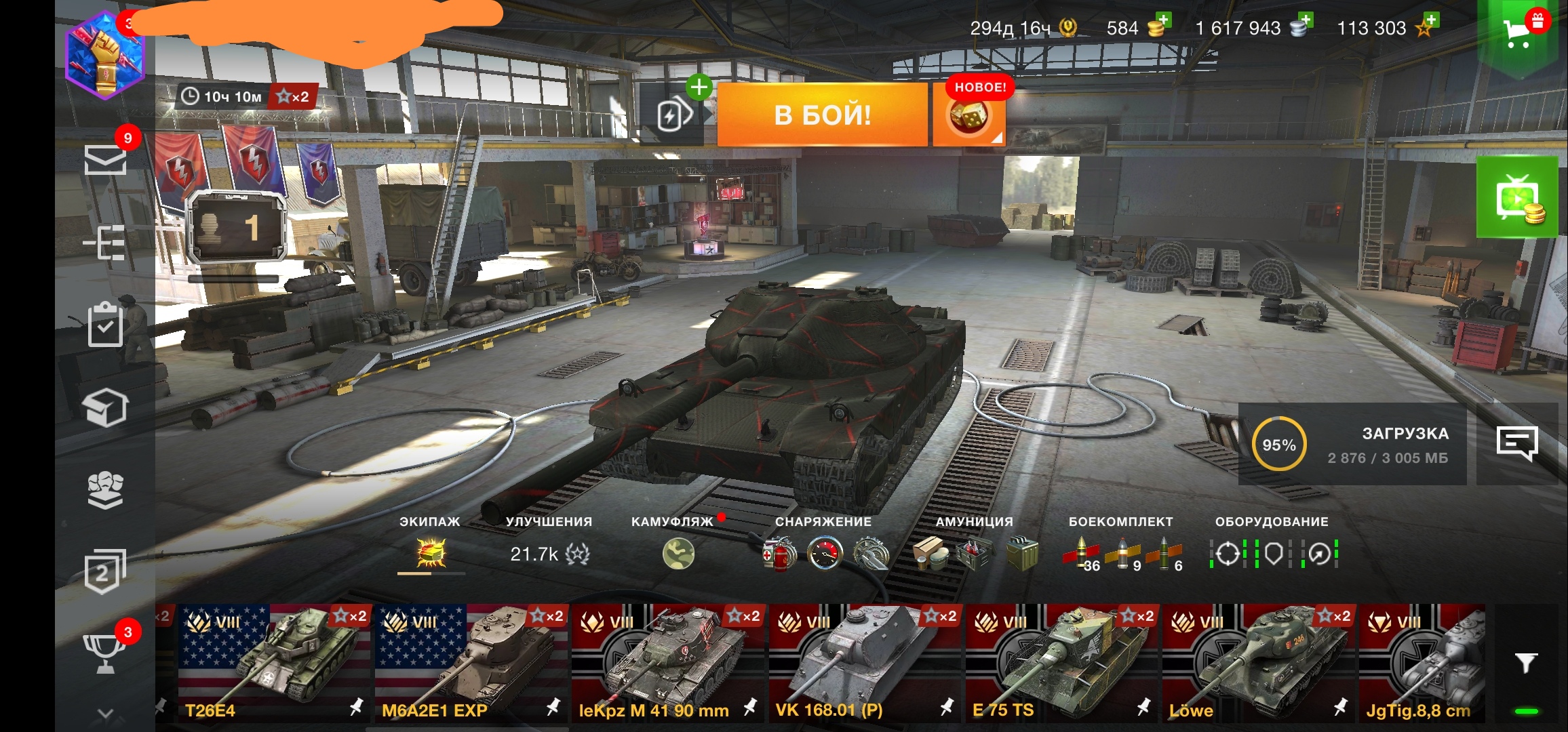
Task: Open the storage crate icon
Action: (x=105, y=407)
